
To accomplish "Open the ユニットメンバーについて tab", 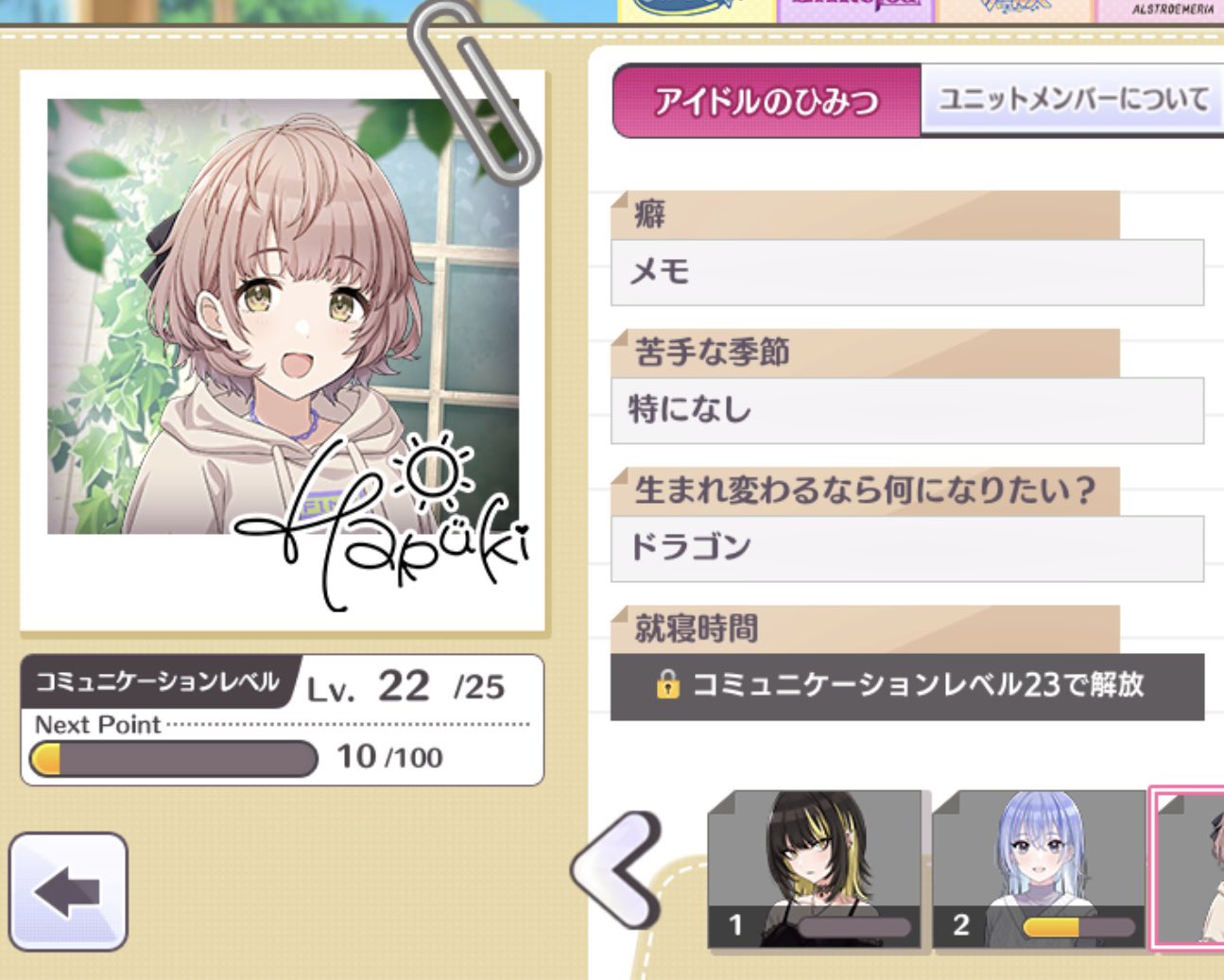I will point(1072,99).
